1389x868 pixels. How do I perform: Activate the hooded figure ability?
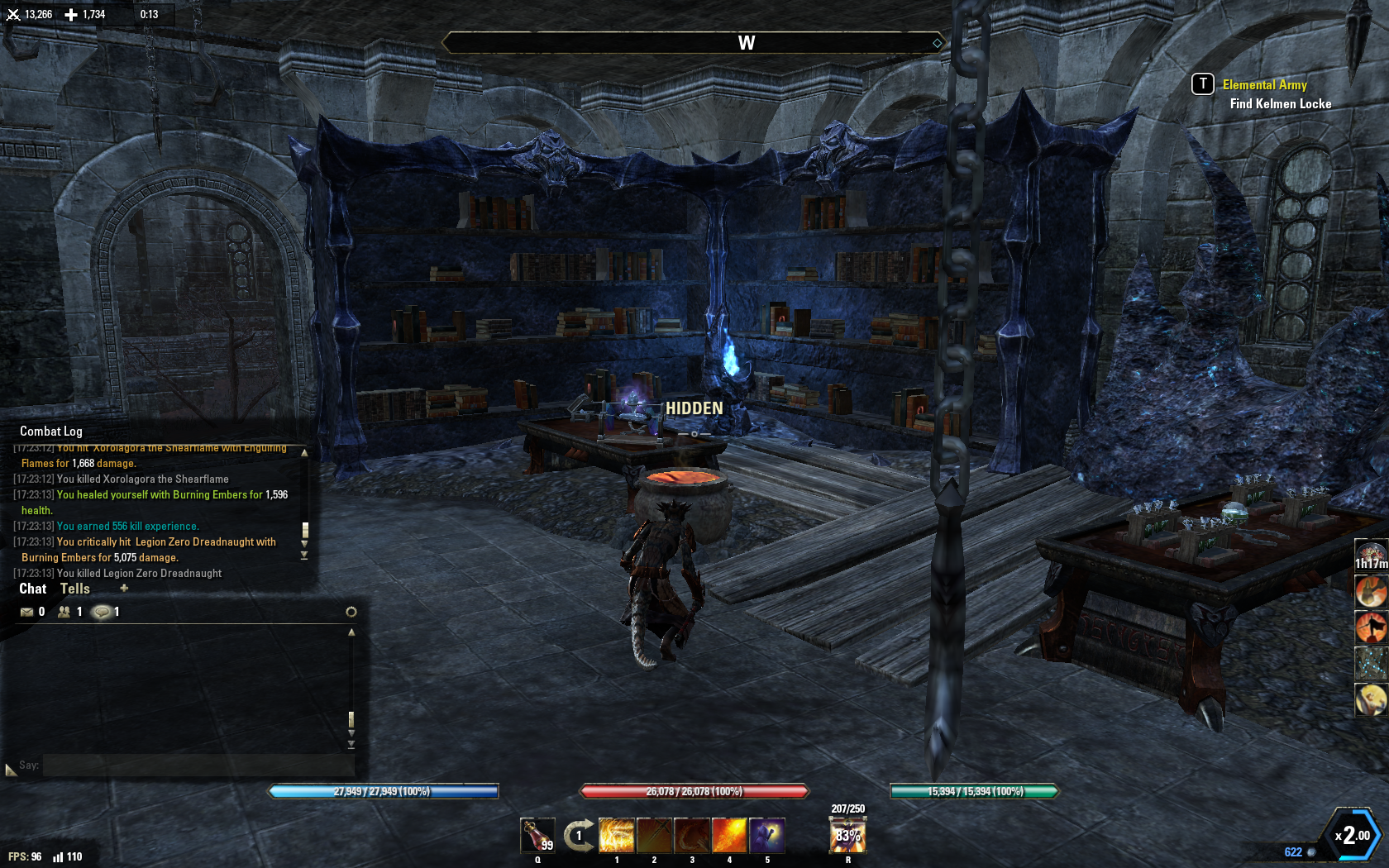click(x=767, y=835)
